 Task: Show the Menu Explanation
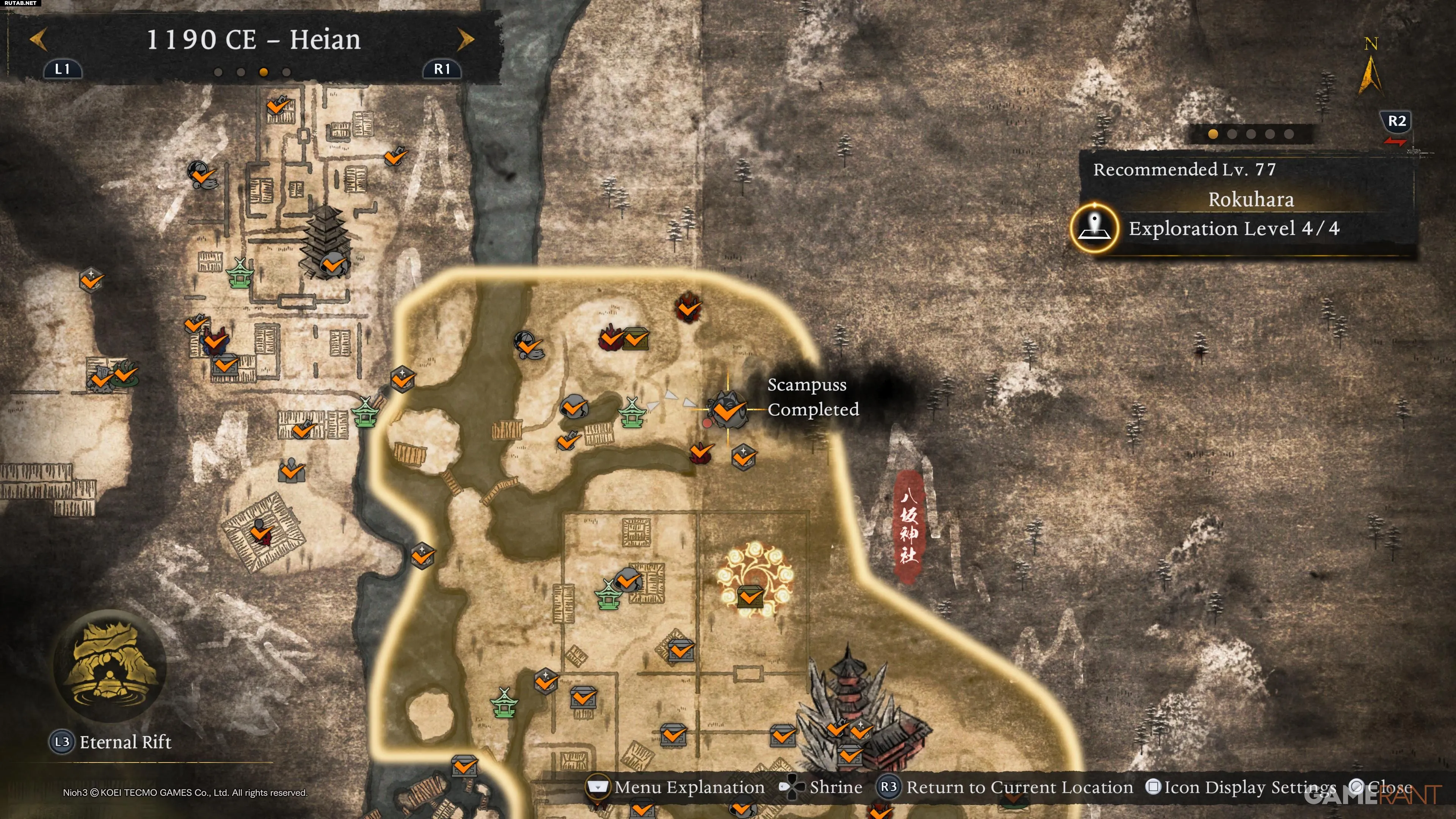pyautogui.click(x=676, y=788)
